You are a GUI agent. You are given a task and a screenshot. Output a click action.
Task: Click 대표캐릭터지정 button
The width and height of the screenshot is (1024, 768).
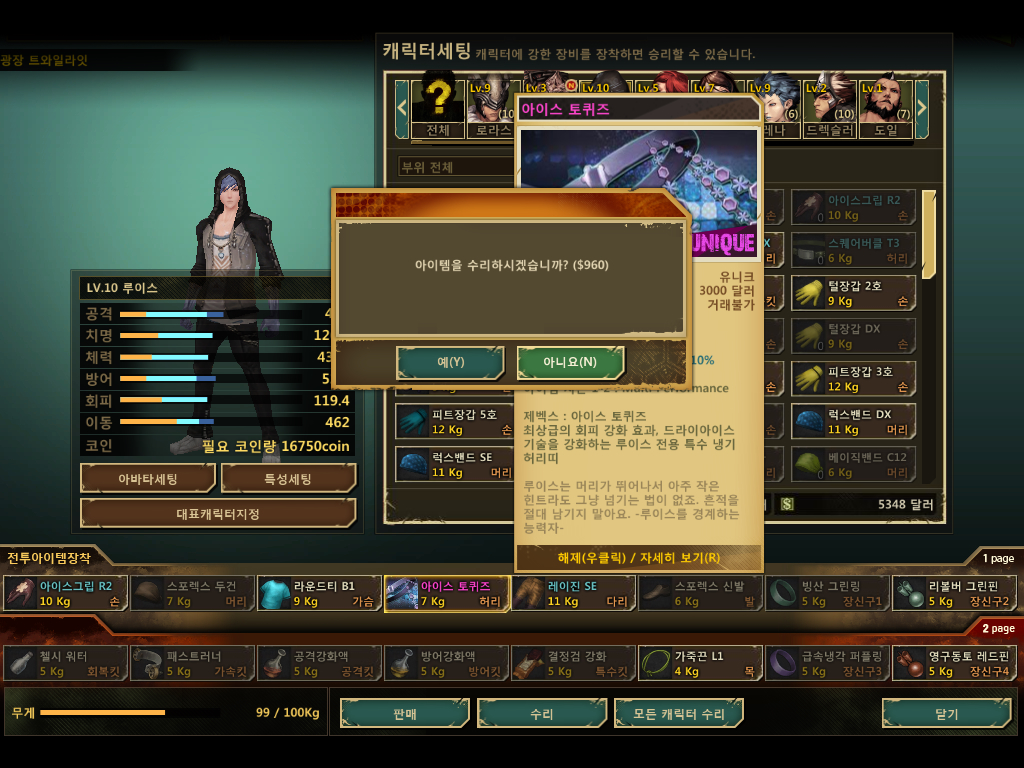pos(218,513)
